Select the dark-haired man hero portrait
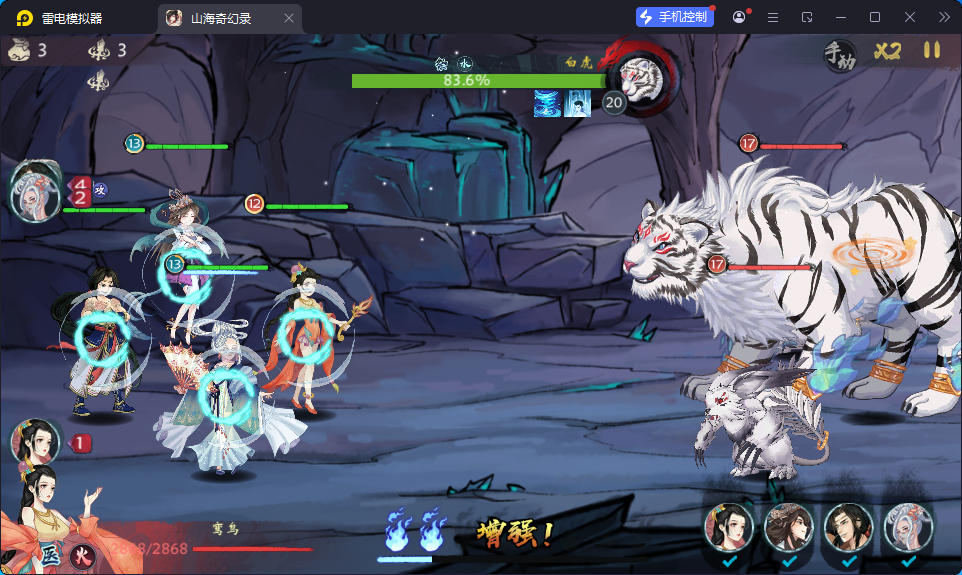This screenshot has width=962, height=575. pyautogui.click(x=848, y=528)
